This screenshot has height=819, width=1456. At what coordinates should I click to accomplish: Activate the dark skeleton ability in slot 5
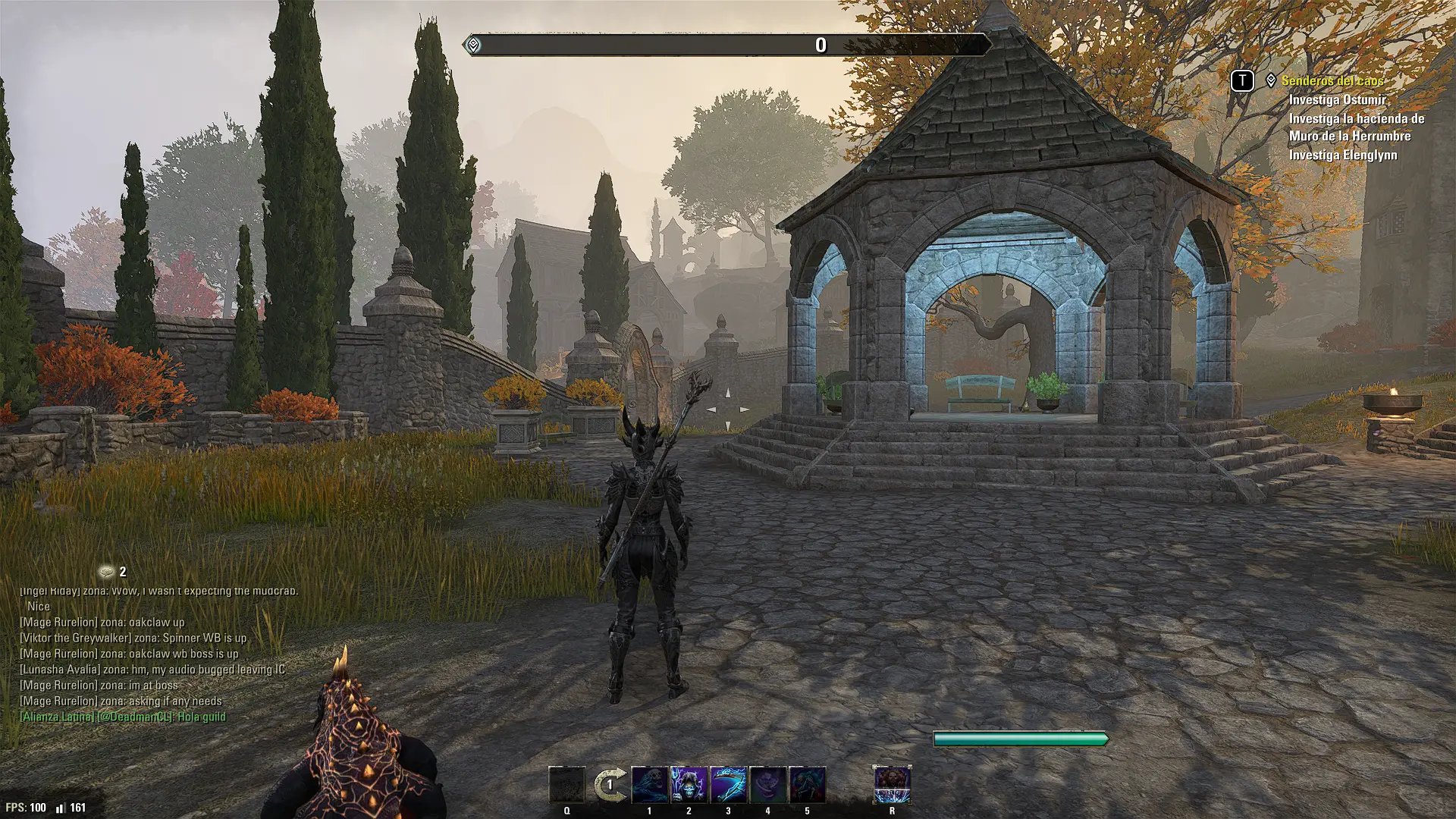(x=807, y=785)
